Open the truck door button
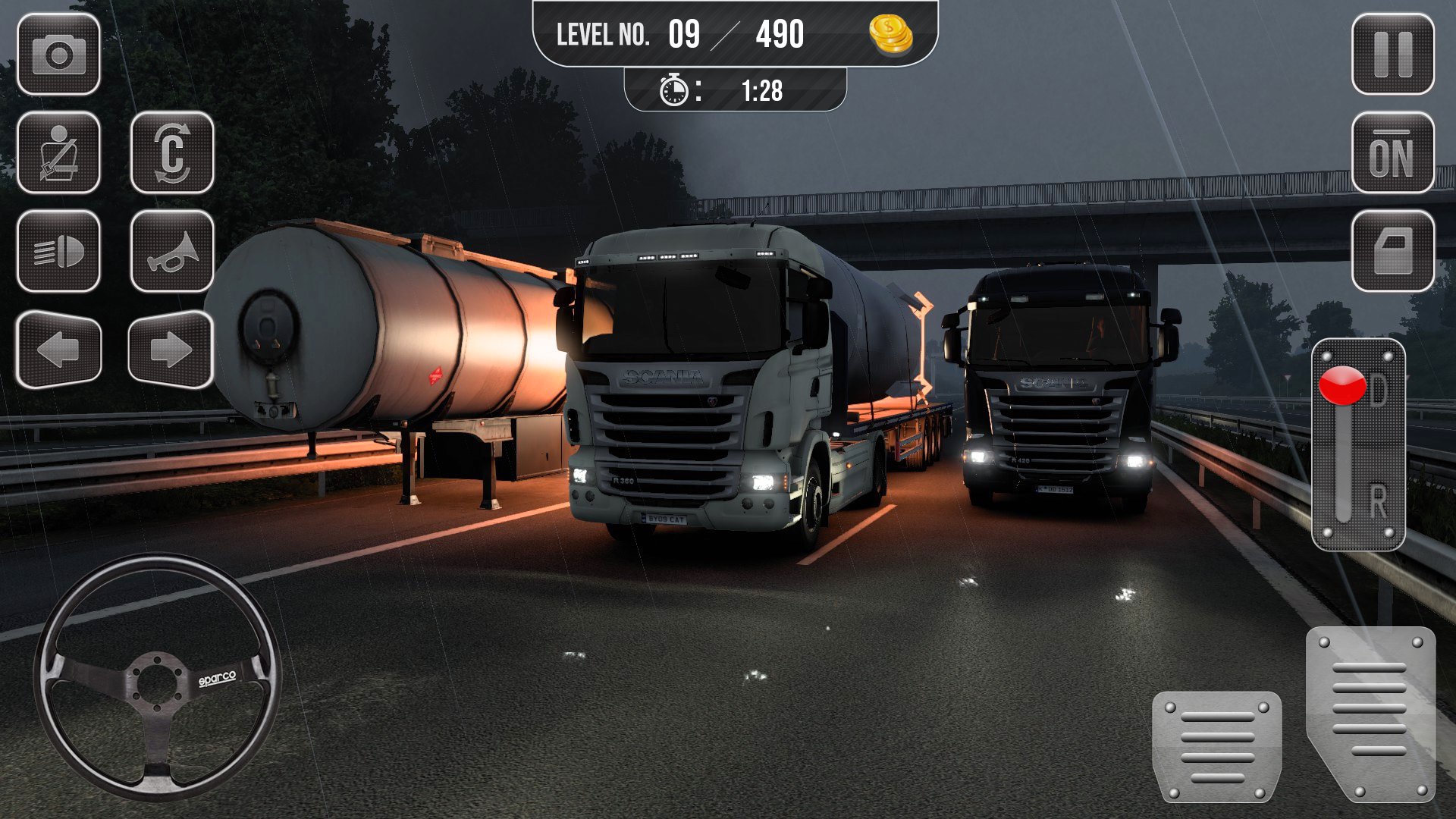This screenshot has width=1456, height=819. (x=1392, y=251)
